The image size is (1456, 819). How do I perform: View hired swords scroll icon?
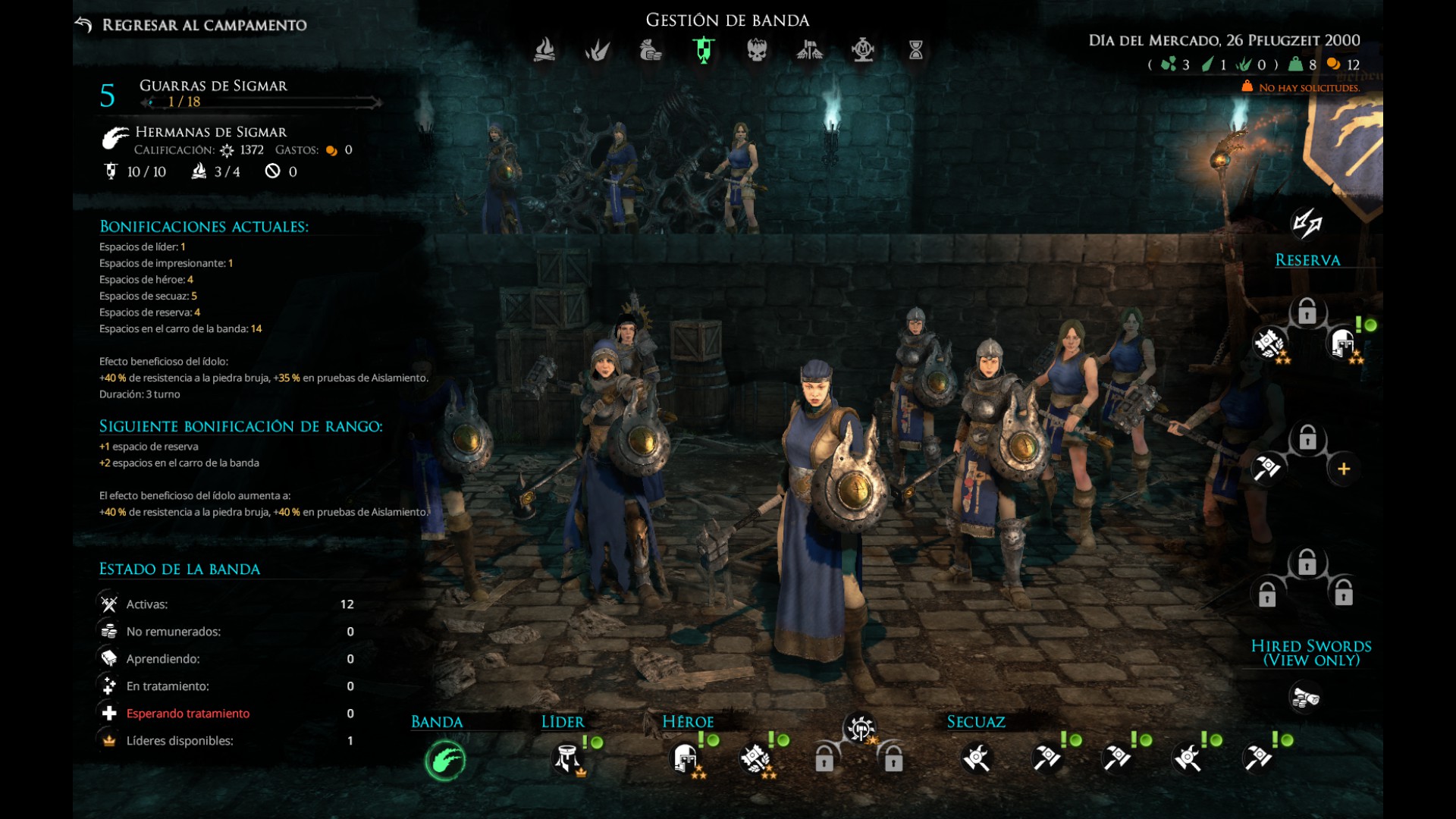(x=1306, y=697)
